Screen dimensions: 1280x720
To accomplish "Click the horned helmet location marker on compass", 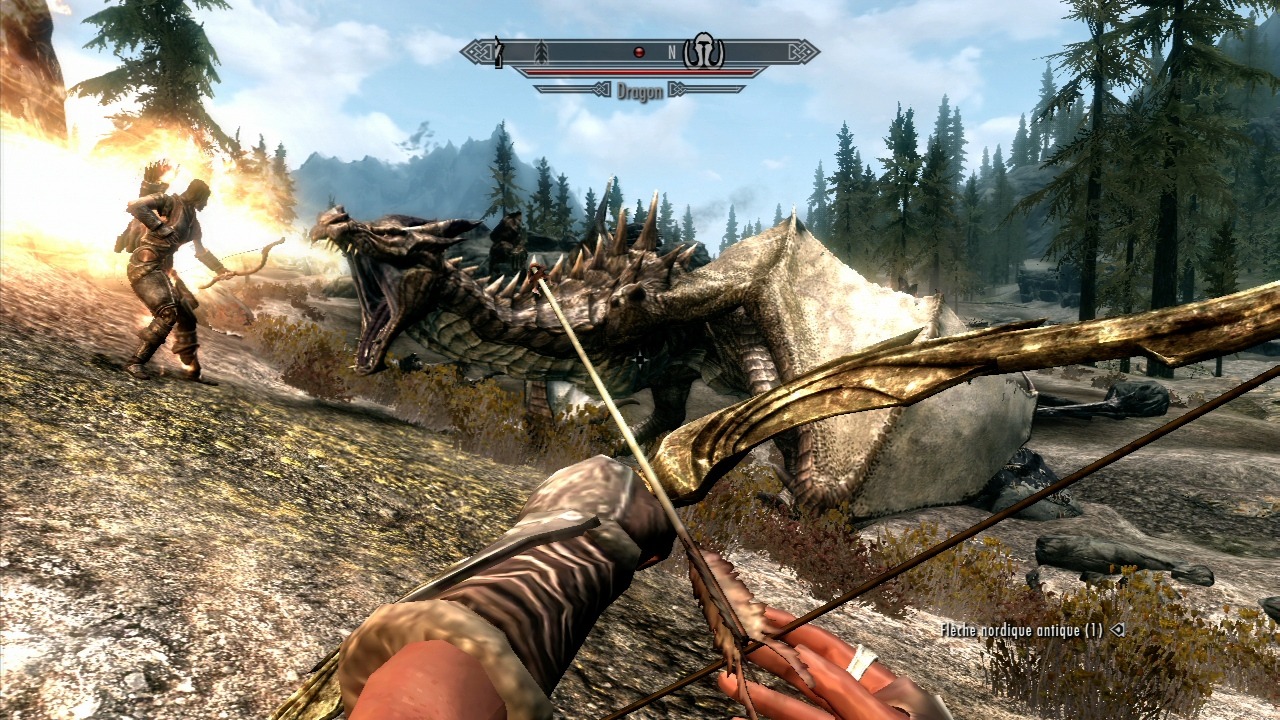I will pos(704,52).
